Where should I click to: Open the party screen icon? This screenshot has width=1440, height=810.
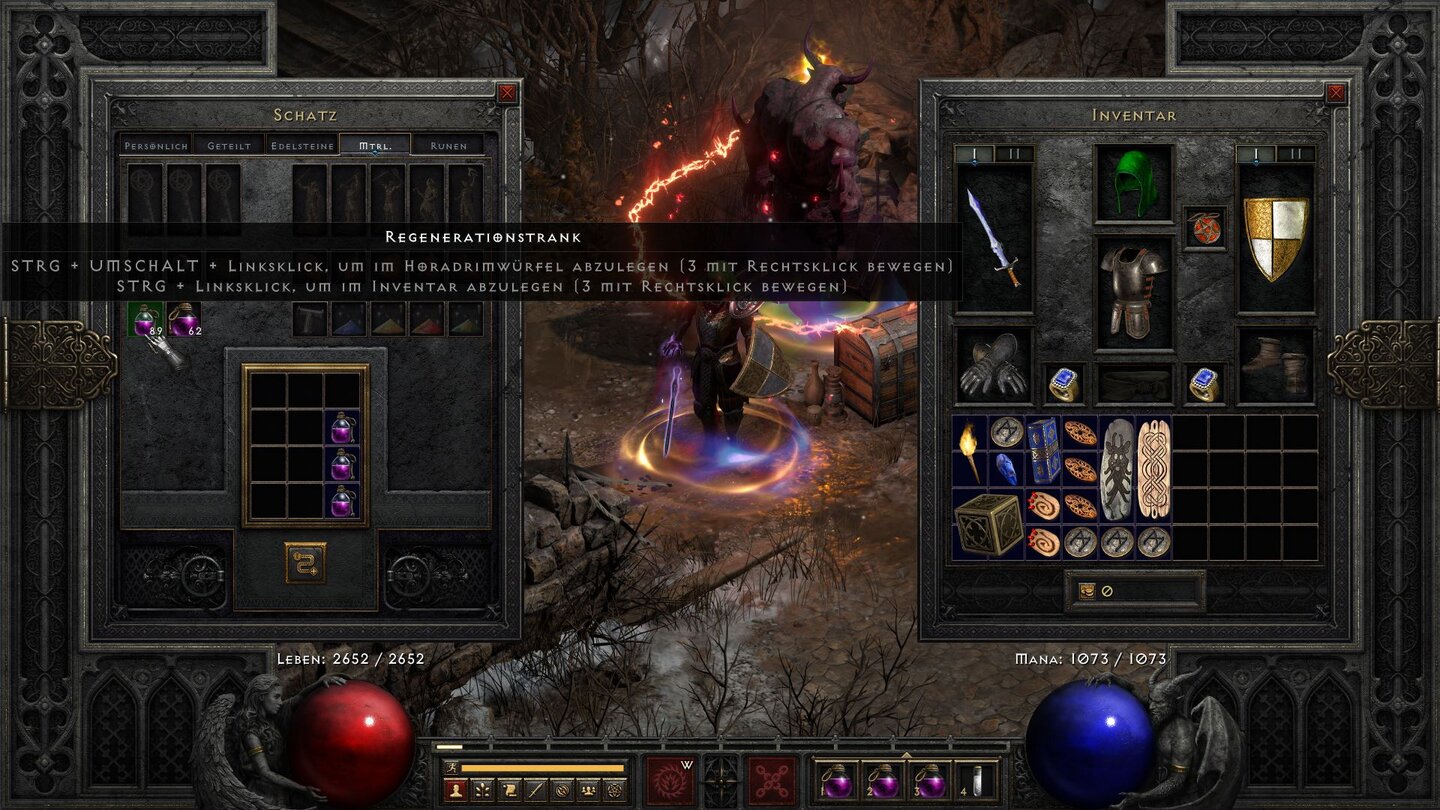click(x=588, y=790)
